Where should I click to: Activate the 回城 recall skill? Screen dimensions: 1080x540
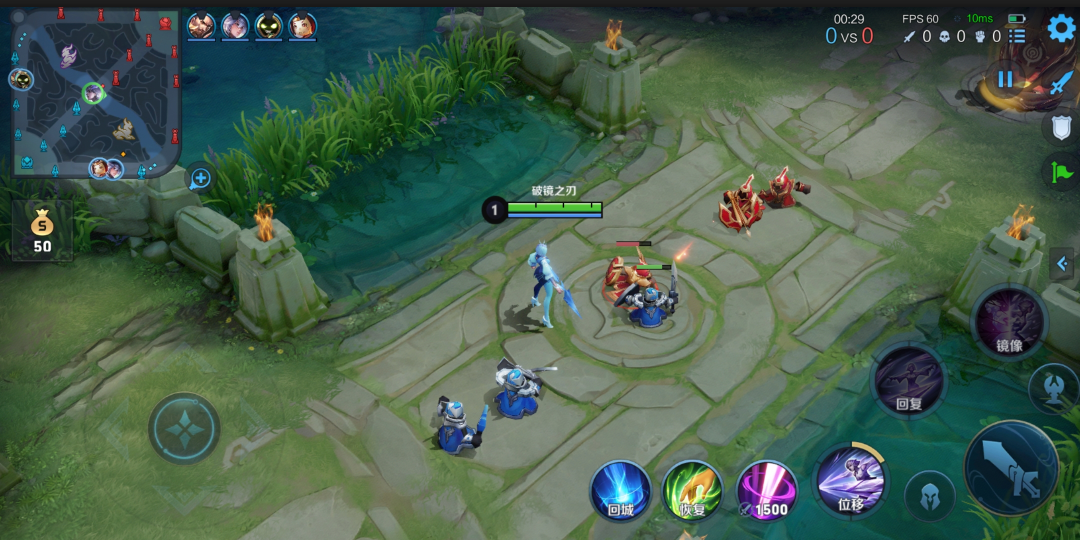click(621, 491)
